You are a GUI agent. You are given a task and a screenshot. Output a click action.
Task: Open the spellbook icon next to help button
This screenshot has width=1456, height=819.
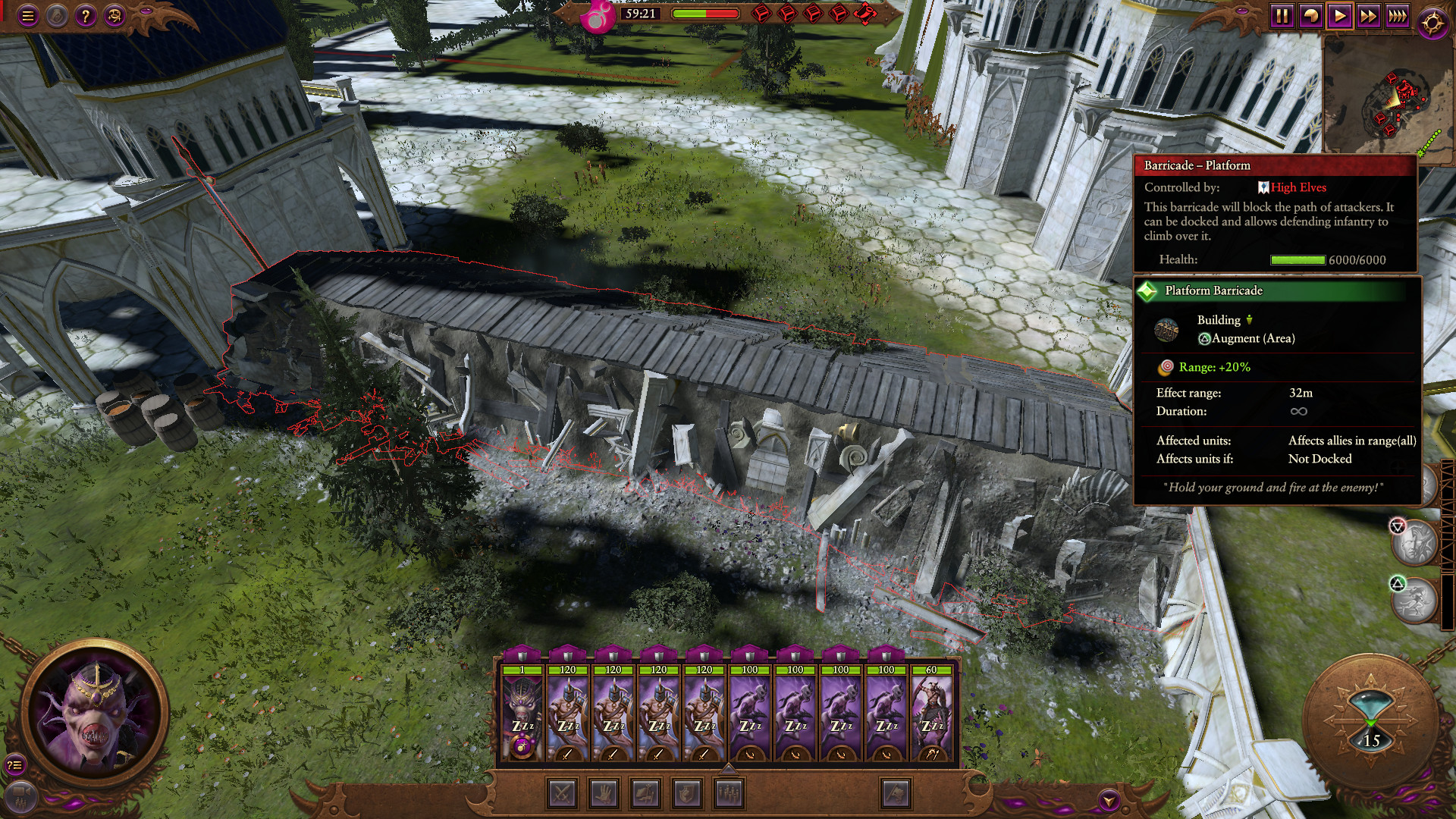tap(113, 13)
